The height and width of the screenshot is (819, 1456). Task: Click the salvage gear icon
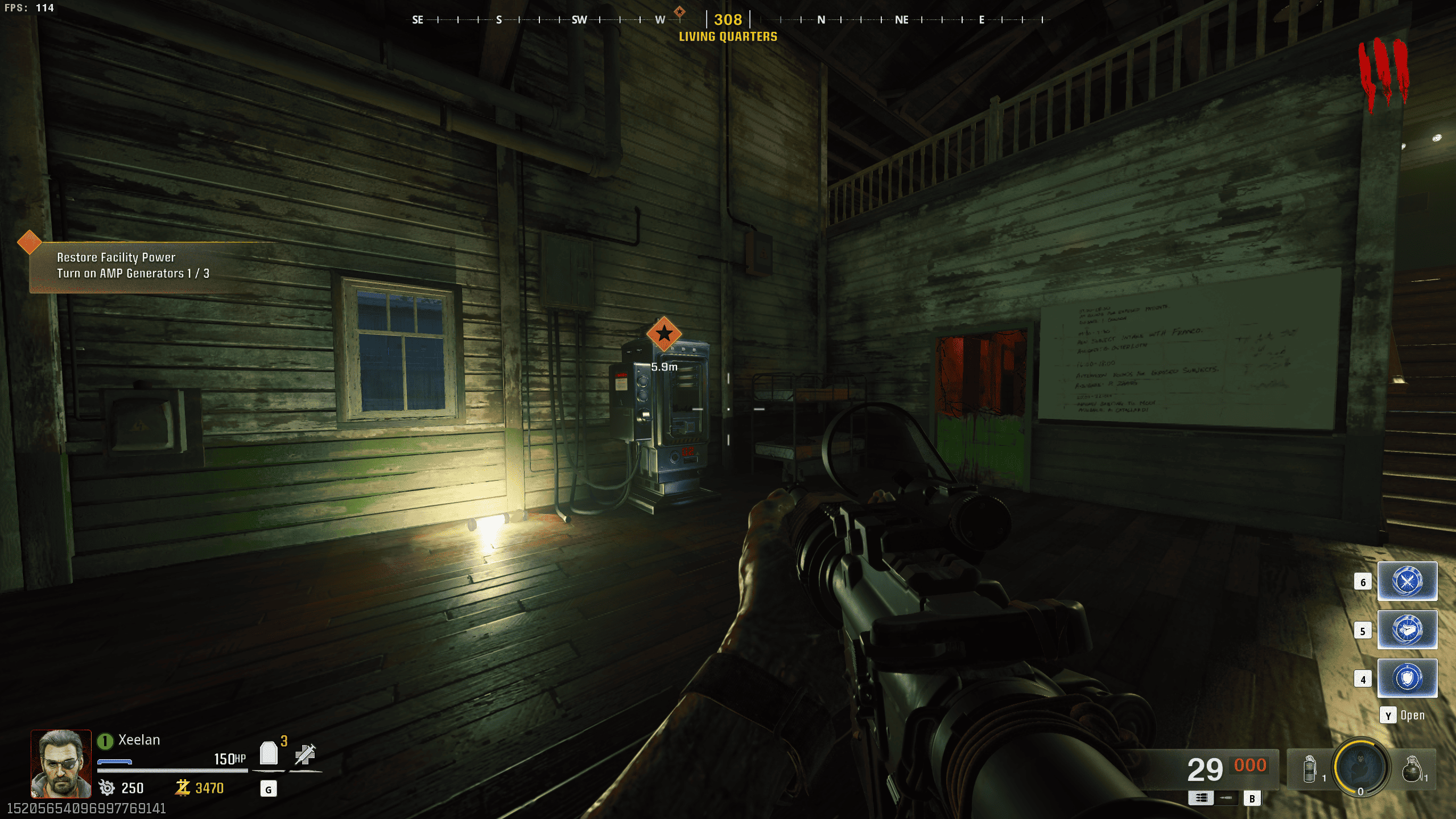pos(106,788)
